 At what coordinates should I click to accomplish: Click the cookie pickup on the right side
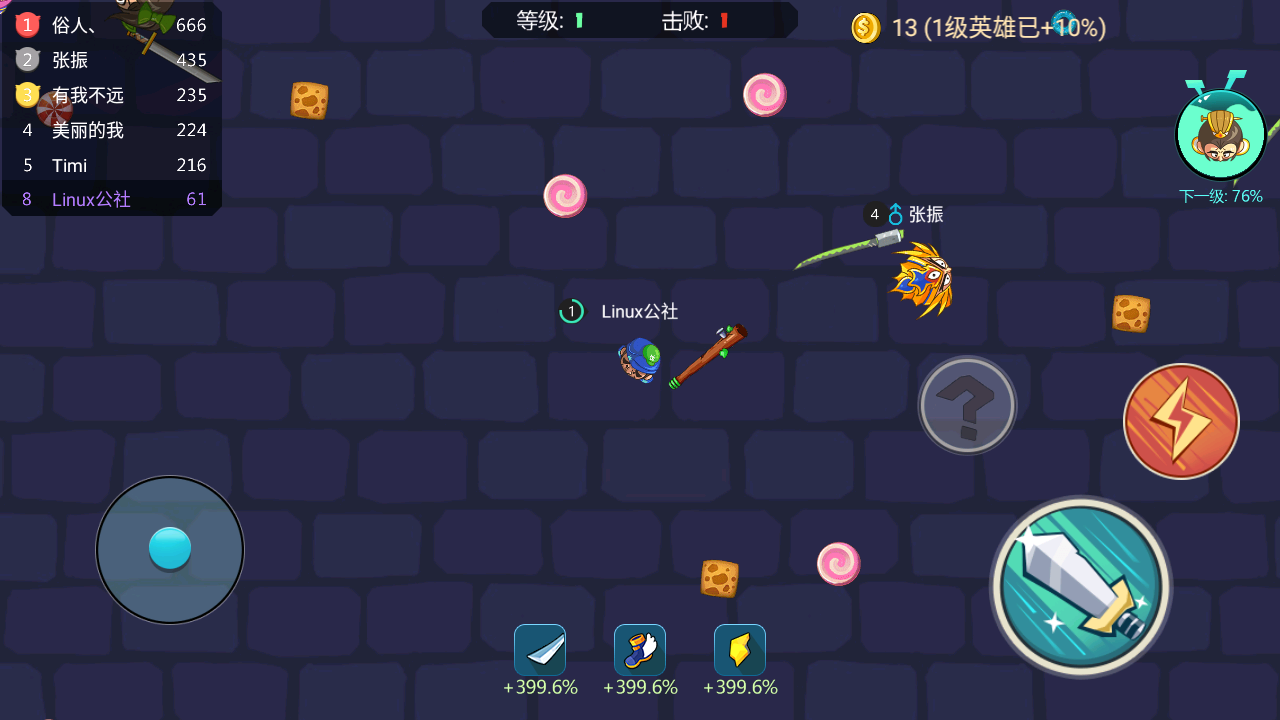tap(1132, 311)
